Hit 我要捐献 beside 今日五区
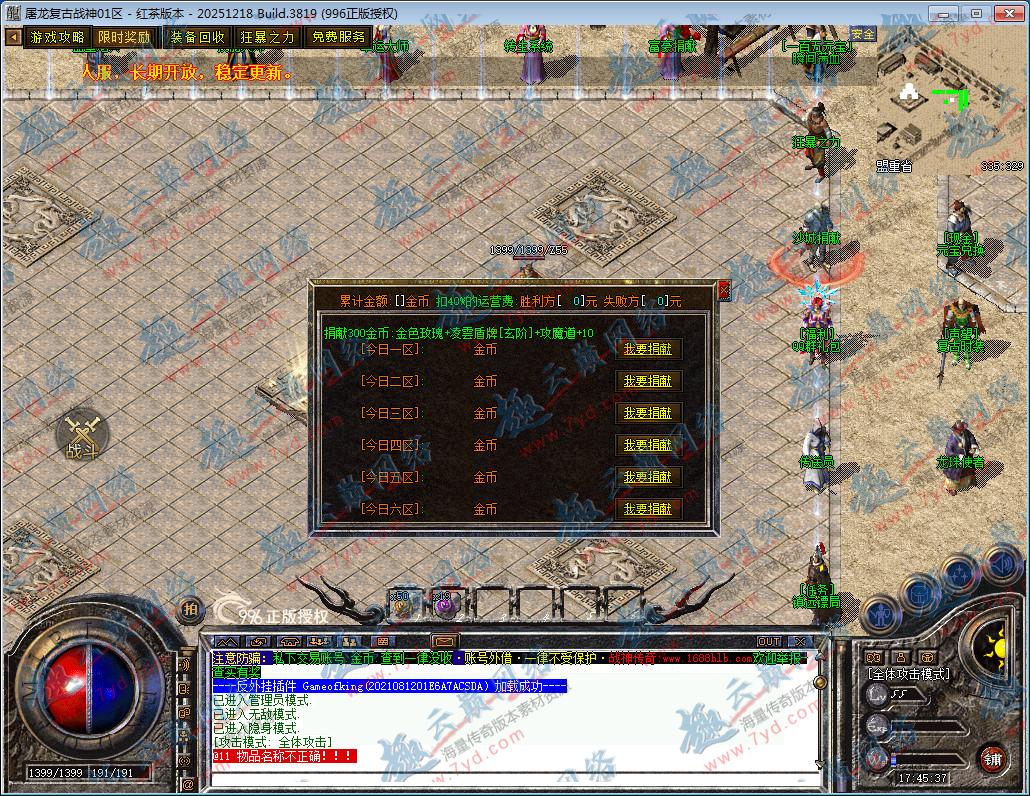1030x796 pixels. tap(647, 477)
